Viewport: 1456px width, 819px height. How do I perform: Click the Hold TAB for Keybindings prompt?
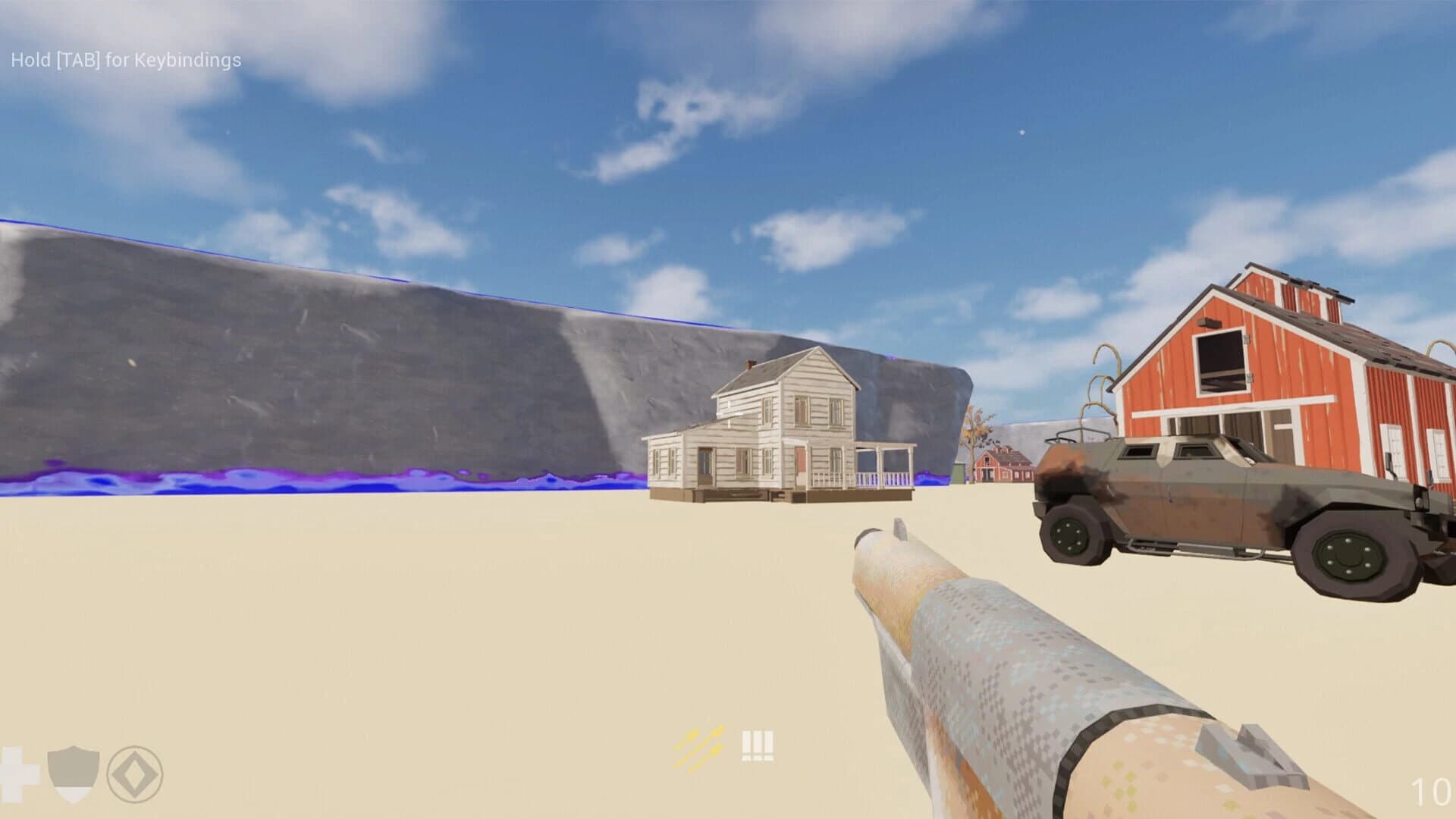125,57
